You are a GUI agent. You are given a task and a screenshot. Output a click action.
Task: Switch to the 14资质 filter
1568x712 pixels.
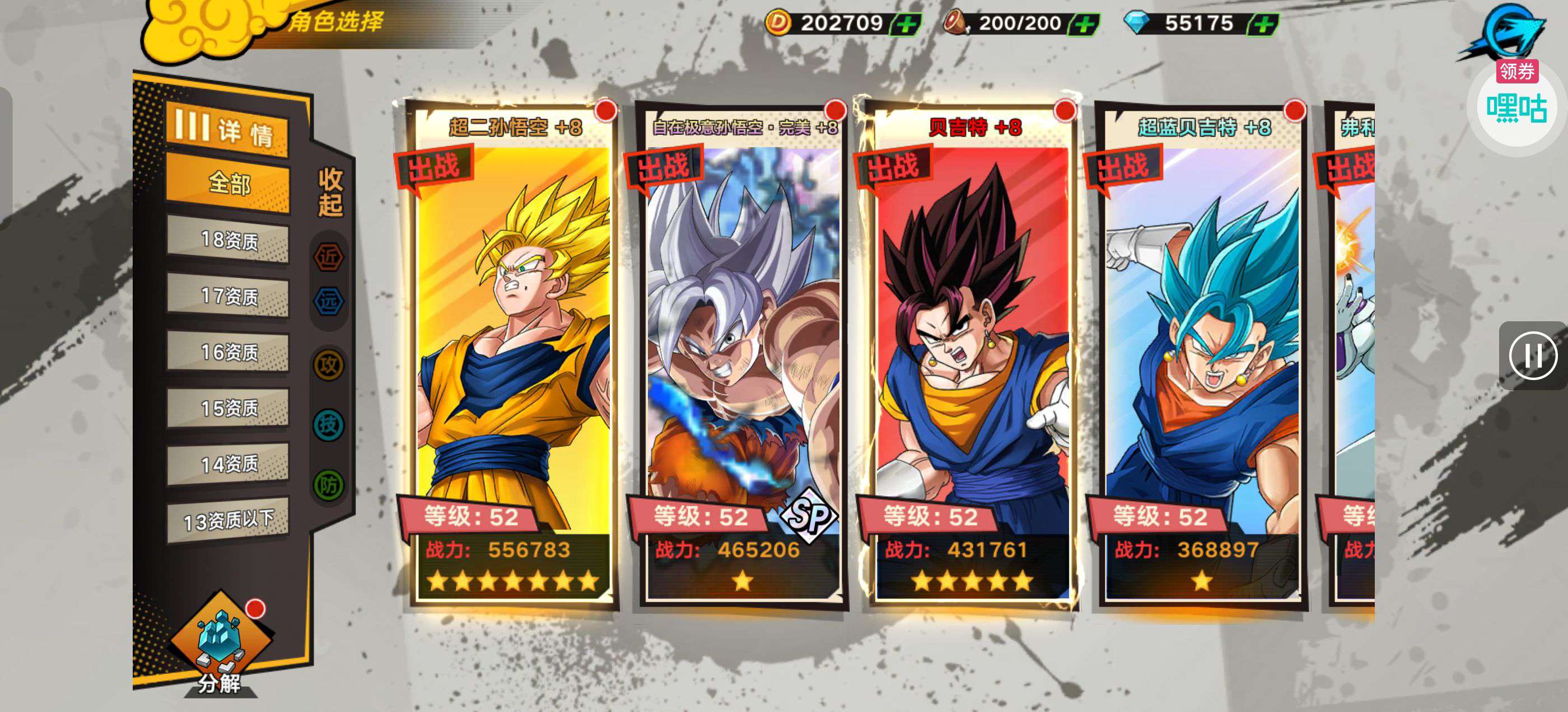(x=228, y=465)
